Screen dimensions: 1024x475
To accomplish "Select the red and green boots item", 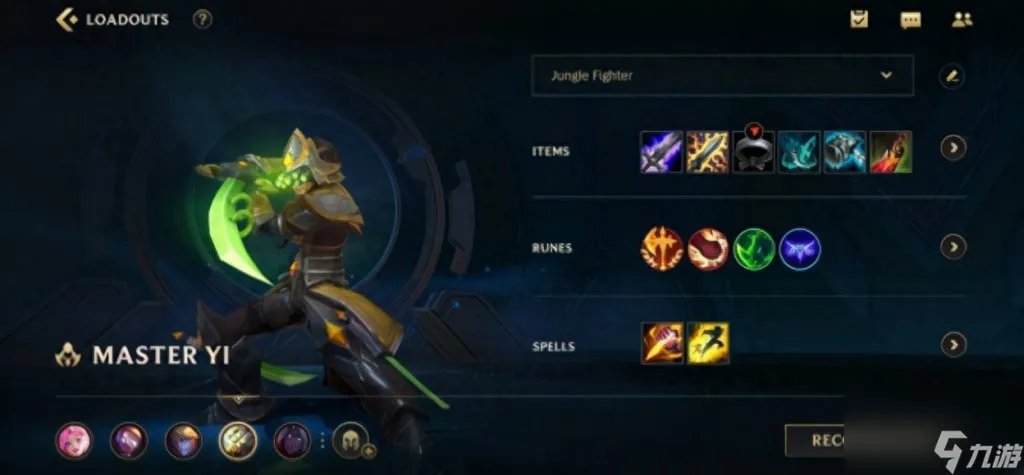I will tap(891, 152).
